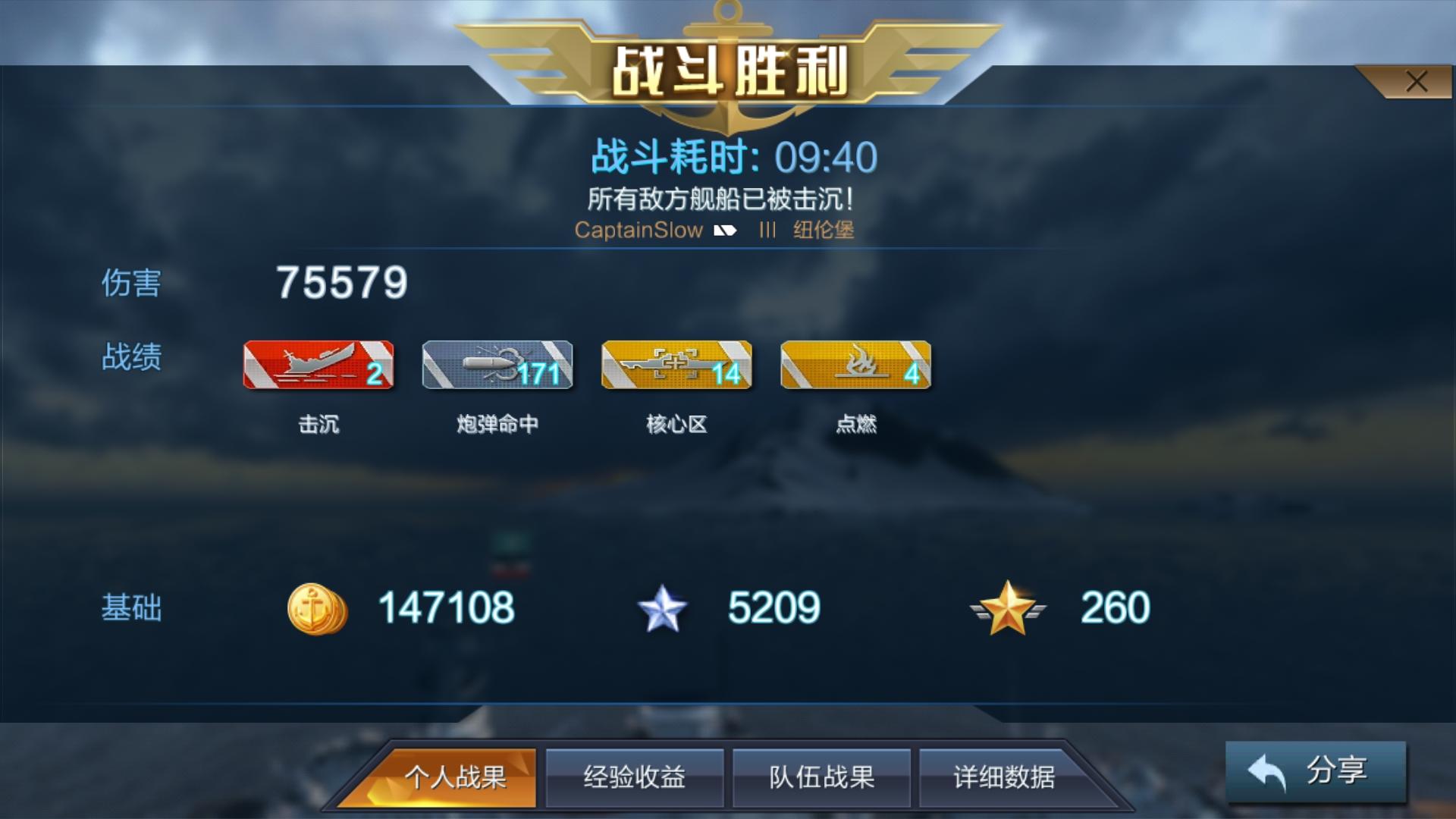The image size is (1456, 819).
Task: Click the 击沉 (ships sunk) medal icon
Action: click(317, 366)
